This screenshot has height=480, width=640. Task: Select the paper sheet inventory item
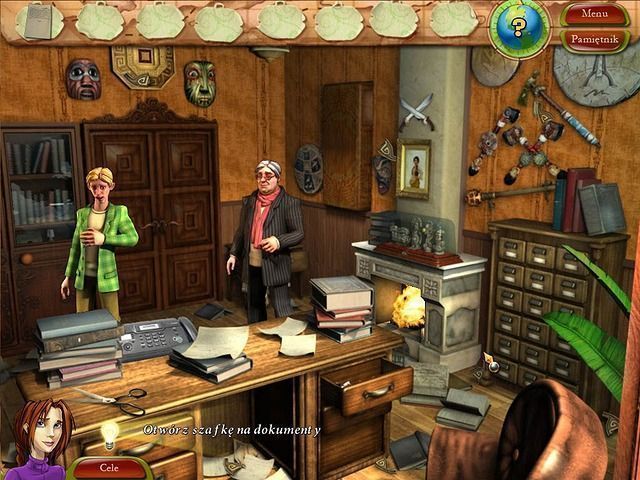(38, 18)
